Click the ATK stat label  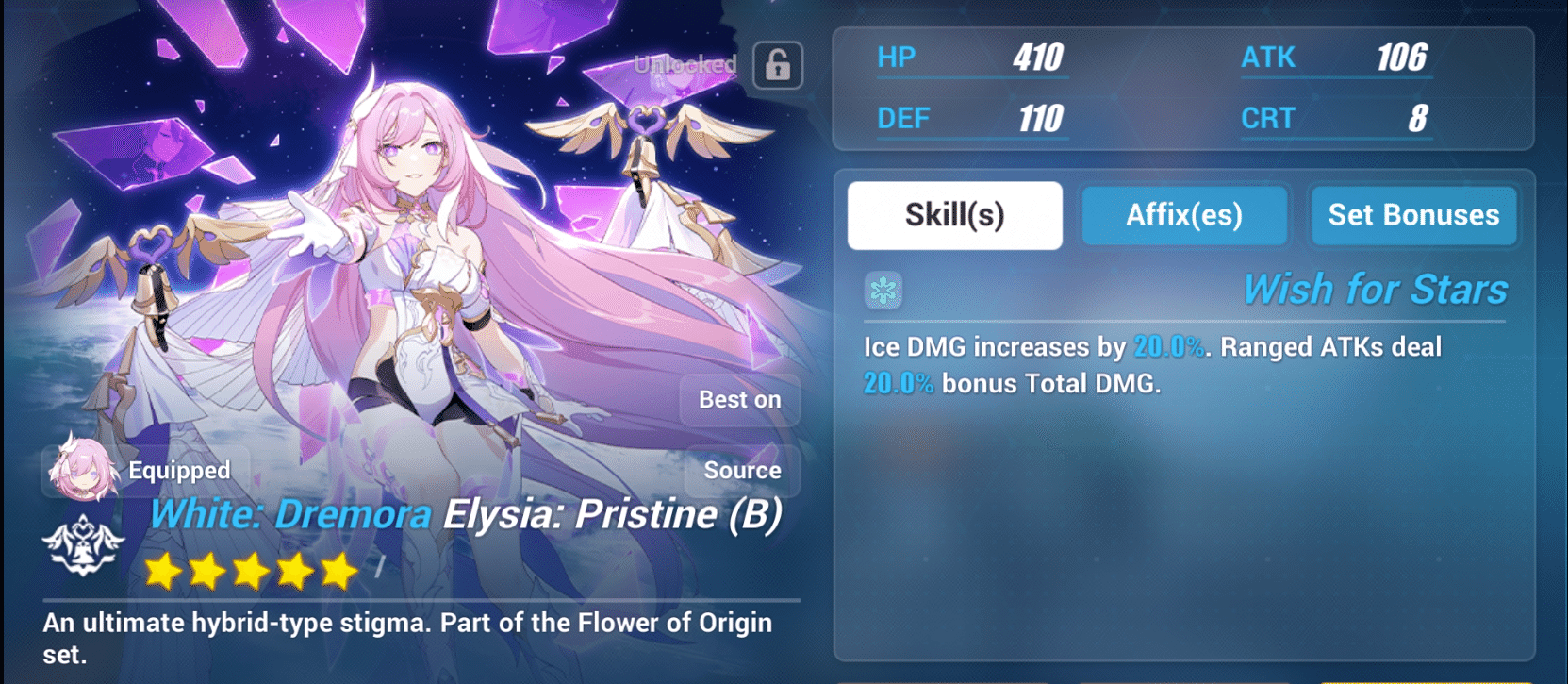click(1269, 57)
